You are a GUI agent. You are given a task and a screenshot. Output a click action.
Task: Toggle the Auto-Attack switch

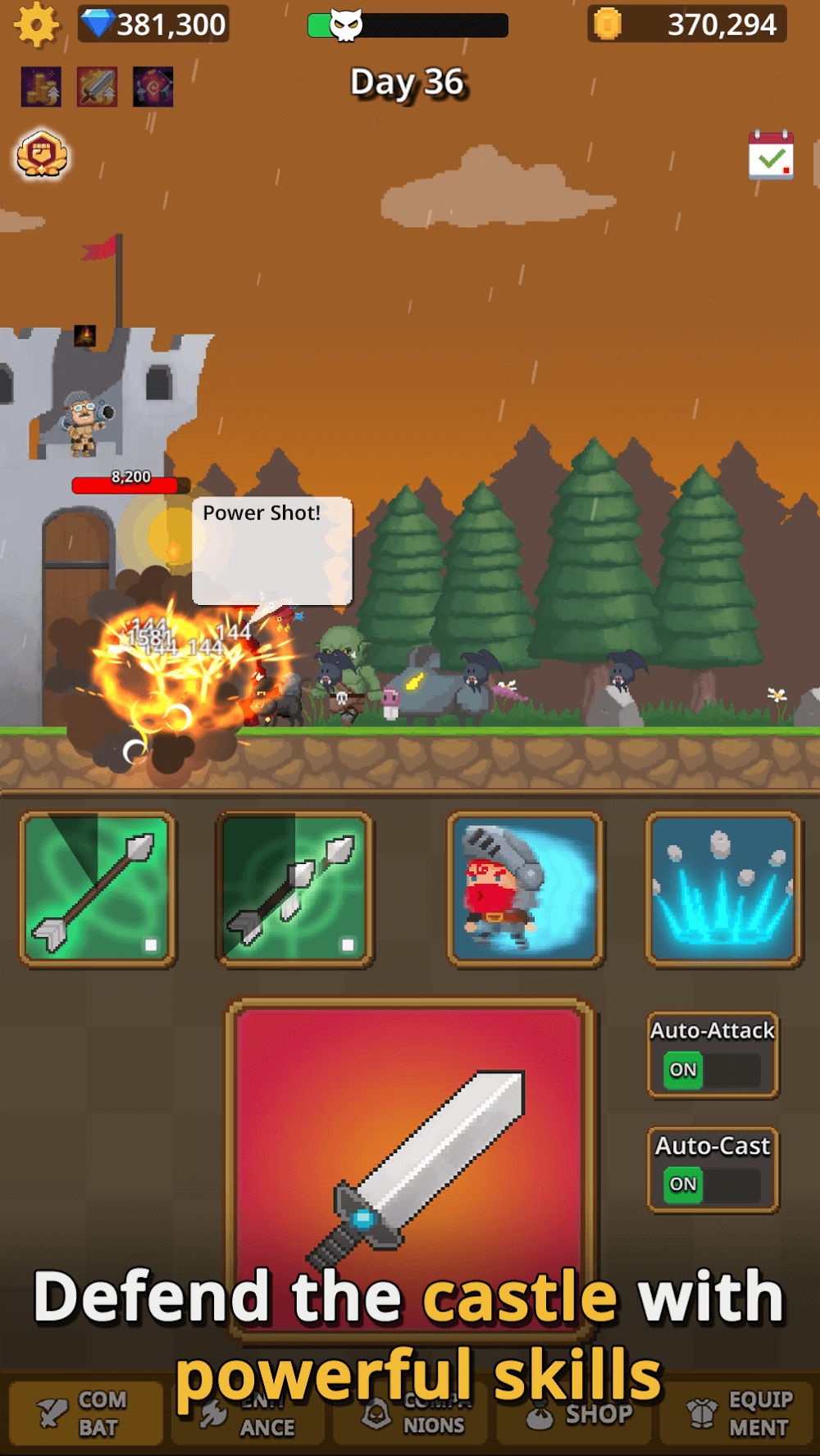click(712, 1069)
